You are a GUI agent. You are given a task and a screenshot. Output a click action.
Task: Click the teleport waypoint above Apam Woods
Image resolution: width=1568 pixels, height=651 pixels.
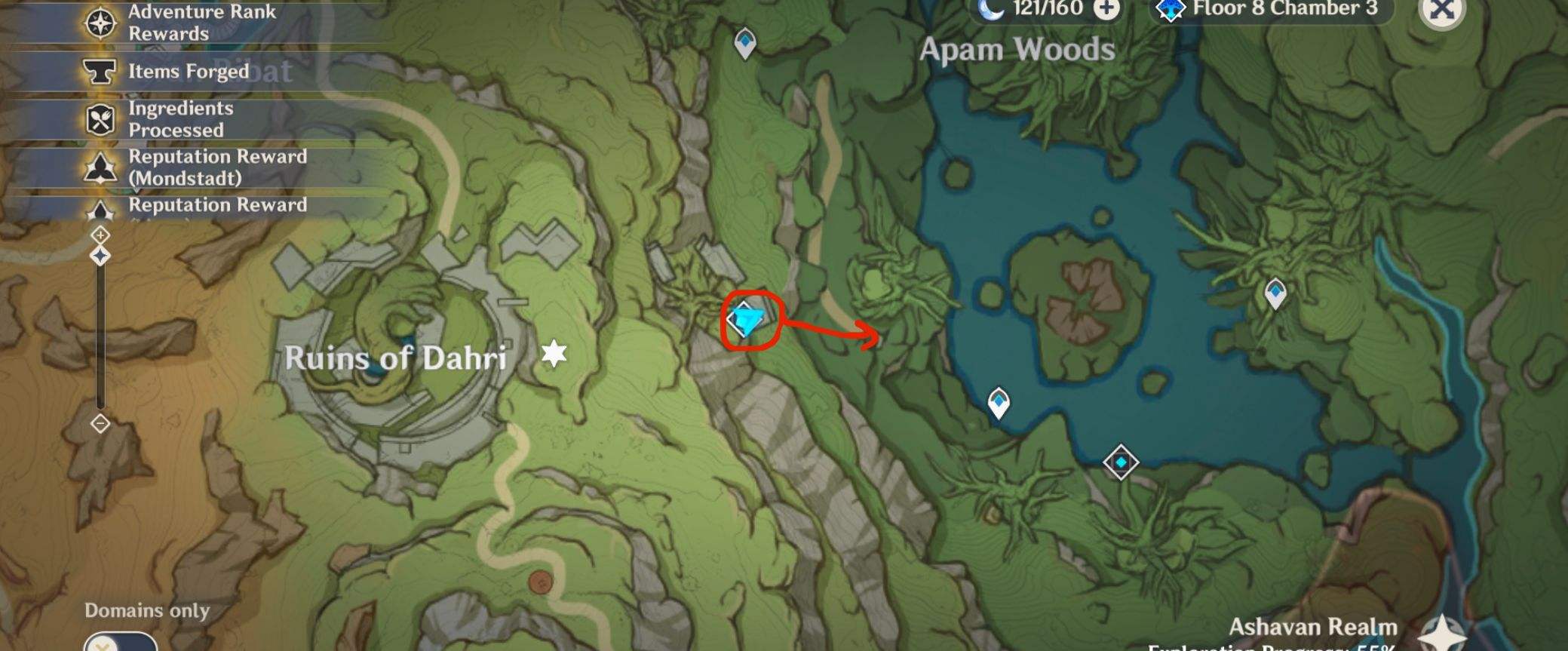pyautogui.click(x=744, y=43)
